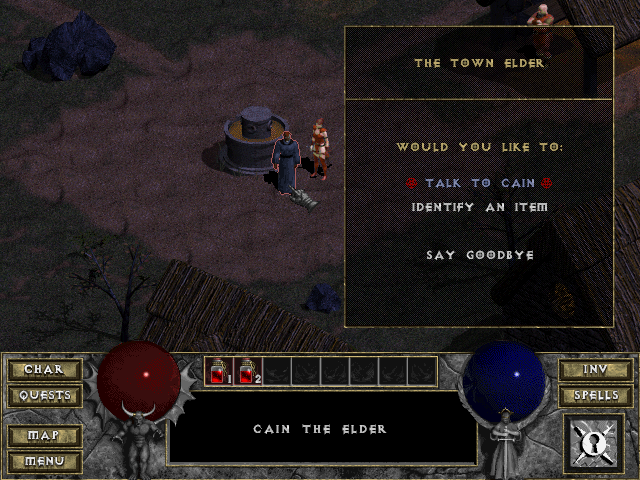Choose Talk to Cain dialogue option

click(x=479, y=184)
